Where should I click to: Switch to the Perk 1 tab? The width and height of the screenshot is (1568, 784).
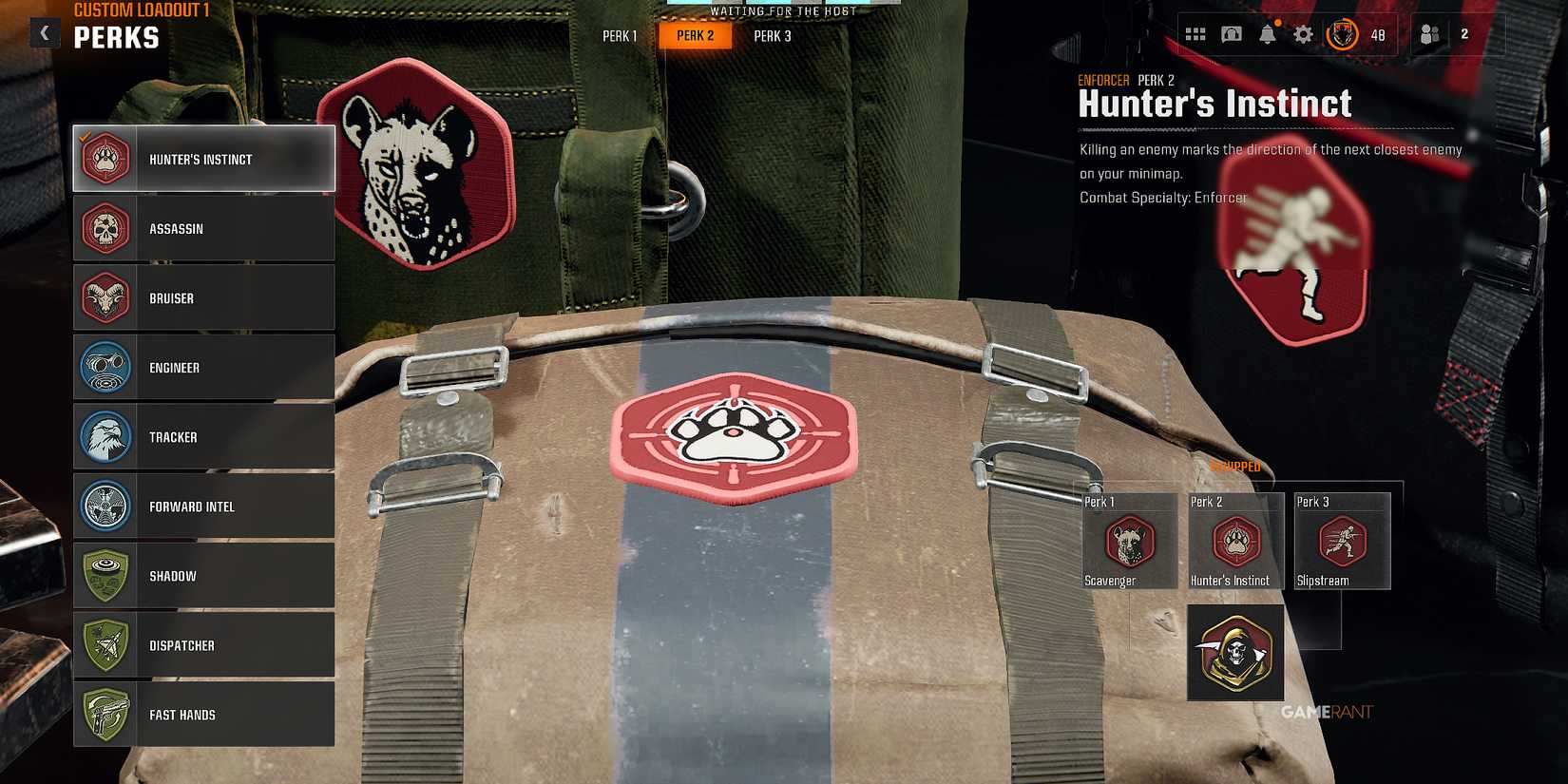click(619, 35)
